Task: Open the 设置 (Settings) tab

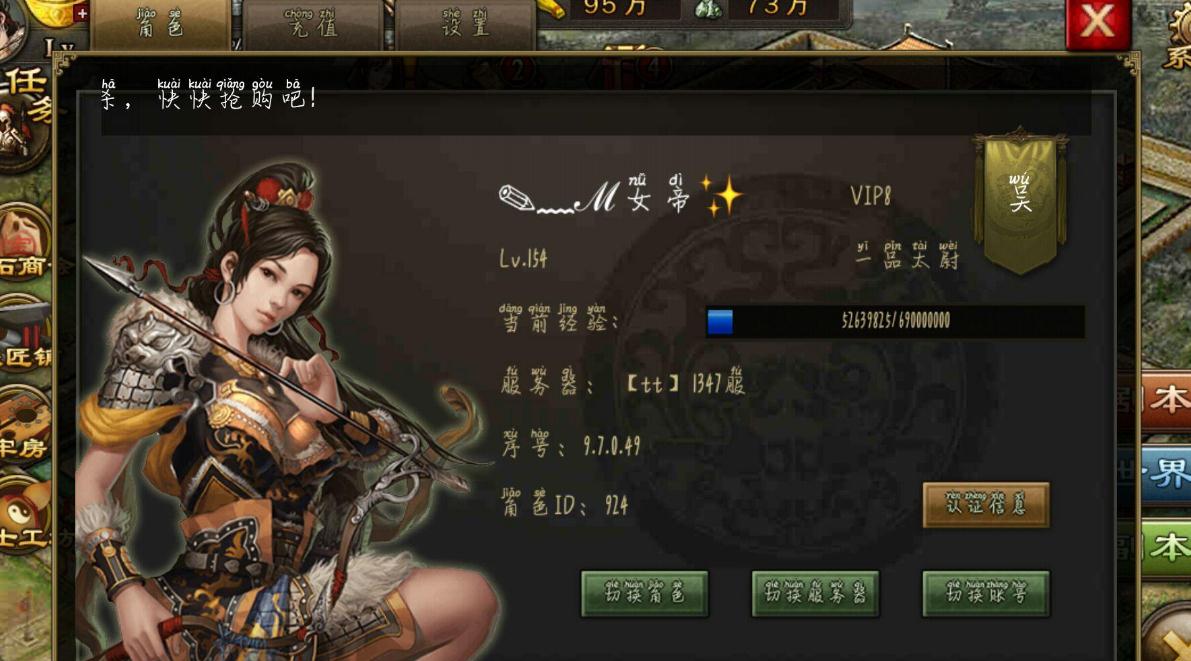Action: (x=465, y=24)
